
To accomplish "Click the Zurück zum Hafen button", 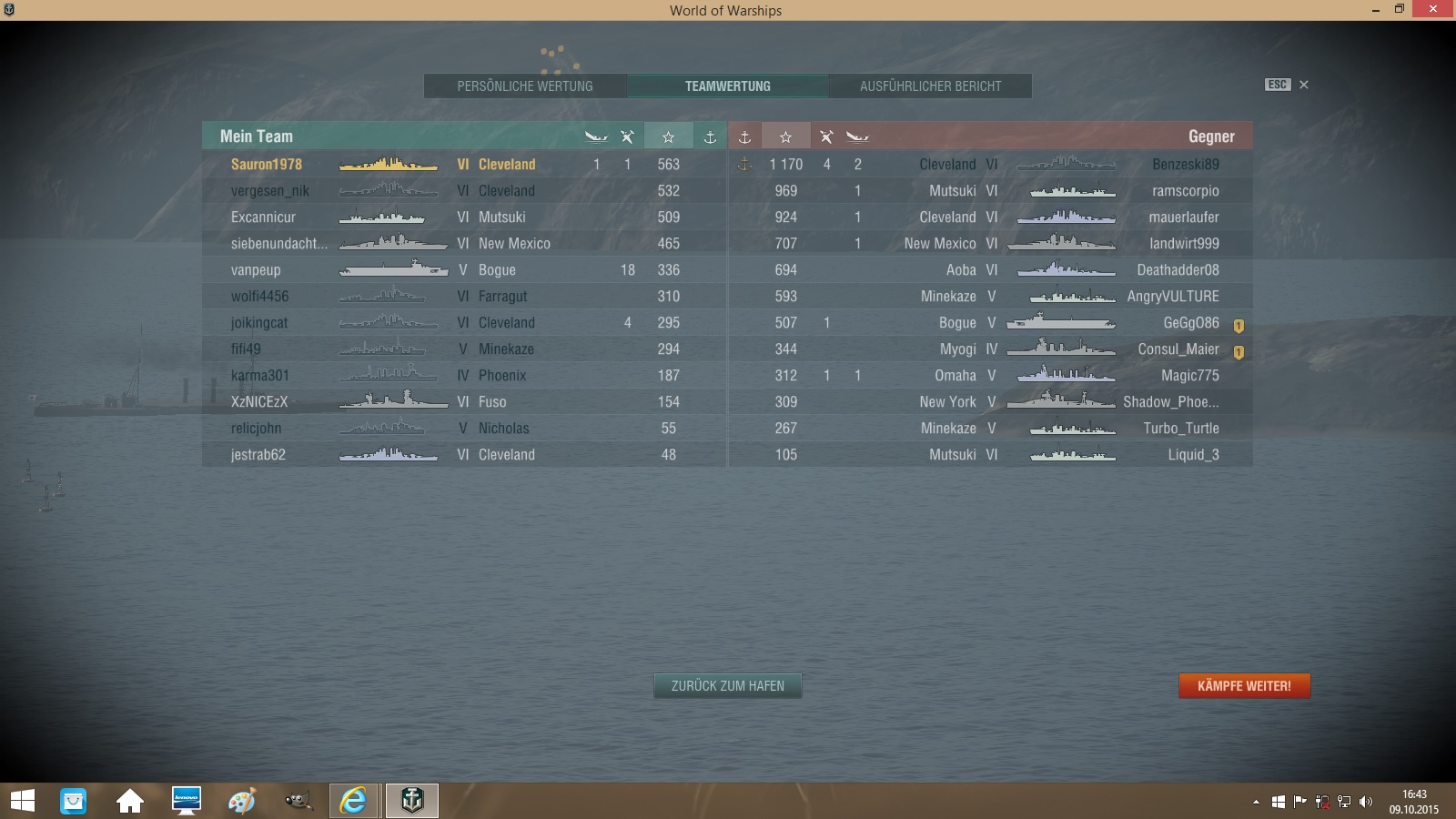I will click(727, 686).
